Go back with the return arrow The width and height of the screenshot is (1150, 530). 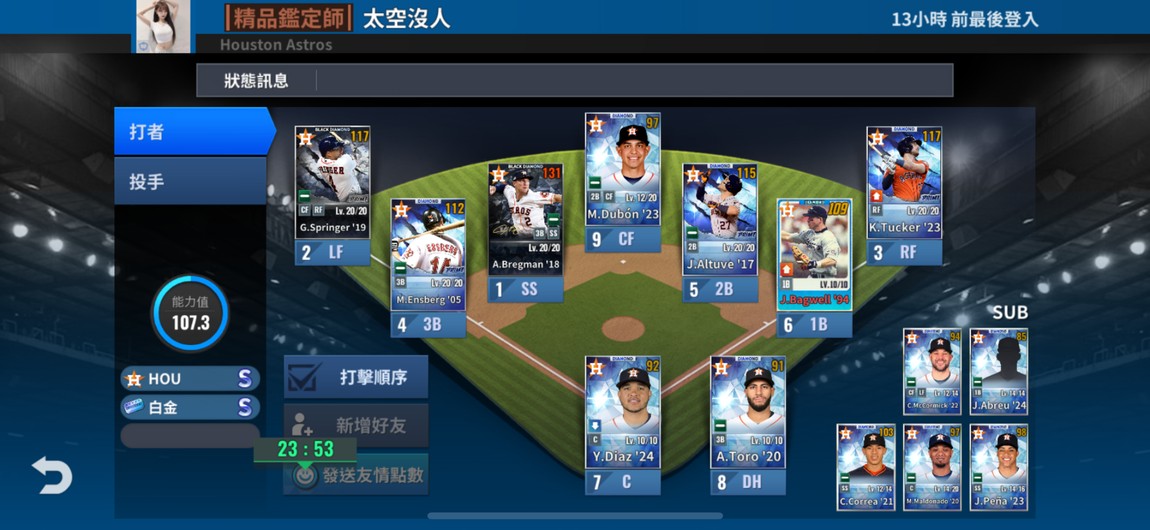pos(51,475)
